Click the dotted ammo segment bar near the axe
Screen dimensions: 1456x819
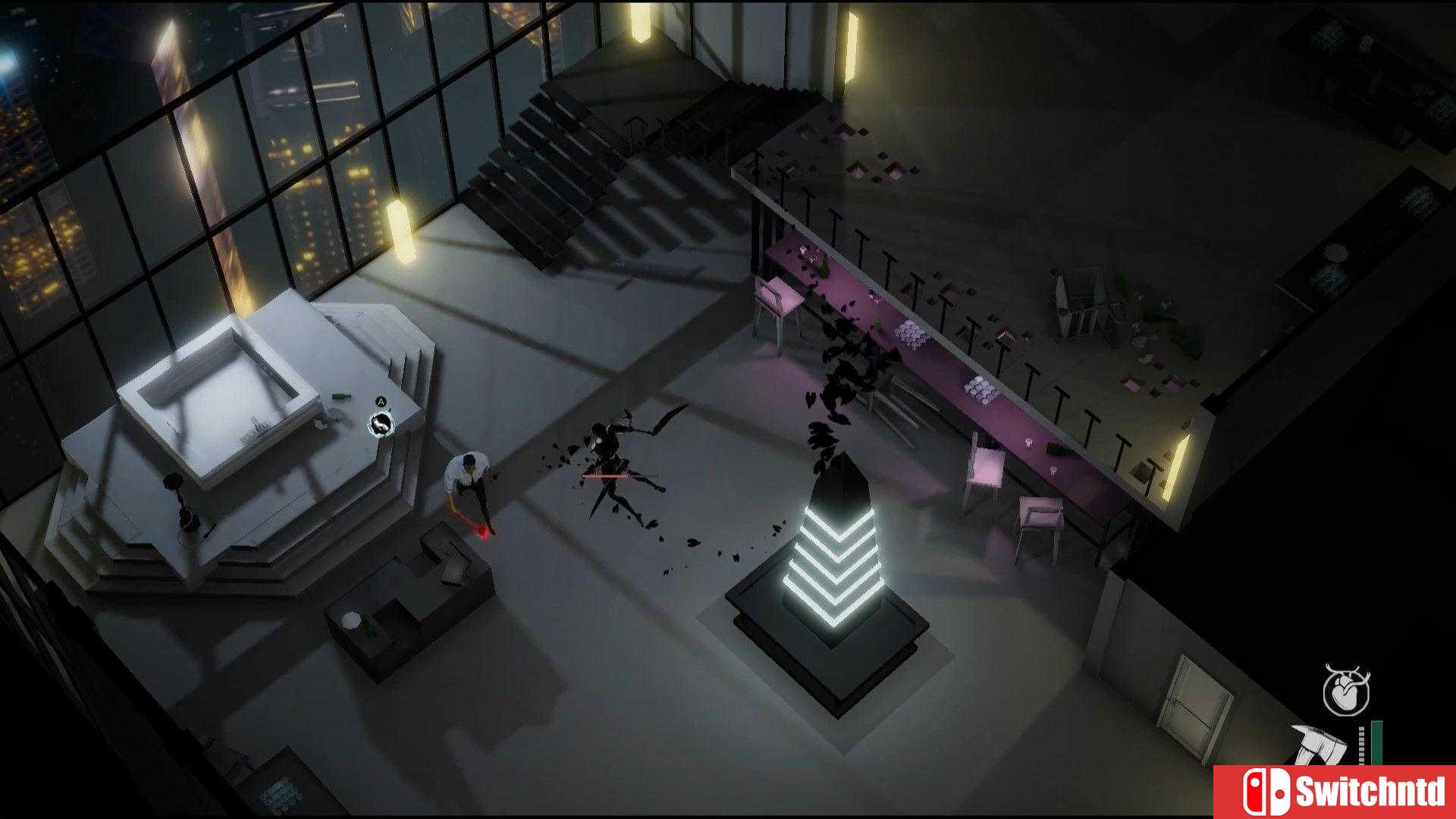[x=1362, y=744]
